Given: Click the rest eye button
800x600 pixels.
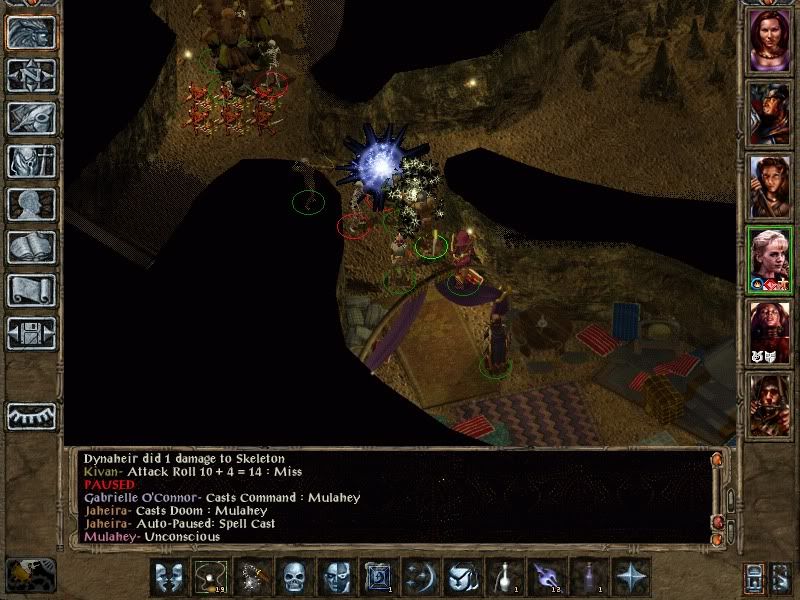Looking at the screenshot, I should click(31, 415).
